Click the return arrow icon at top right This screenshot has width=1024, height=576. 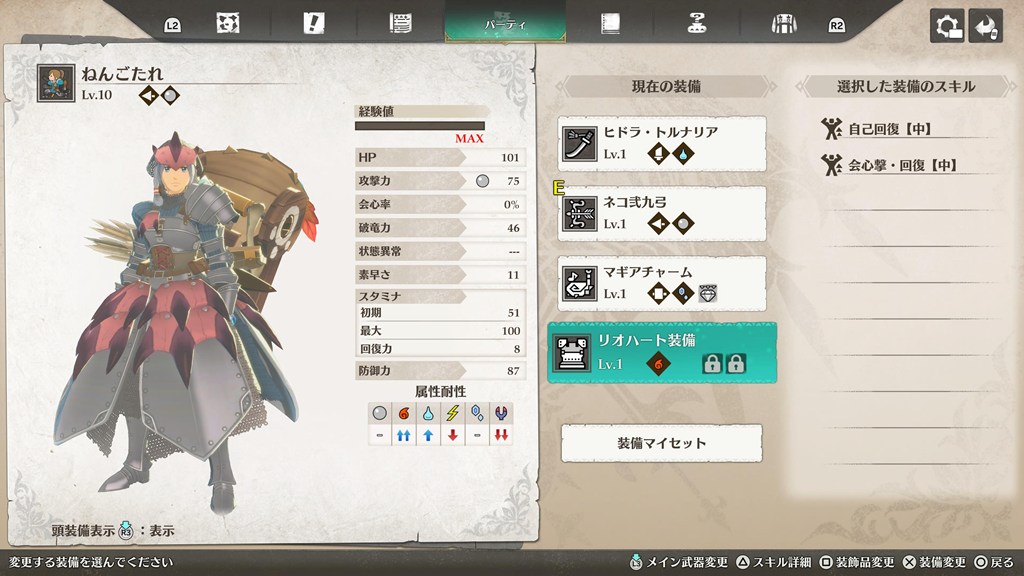986,26
